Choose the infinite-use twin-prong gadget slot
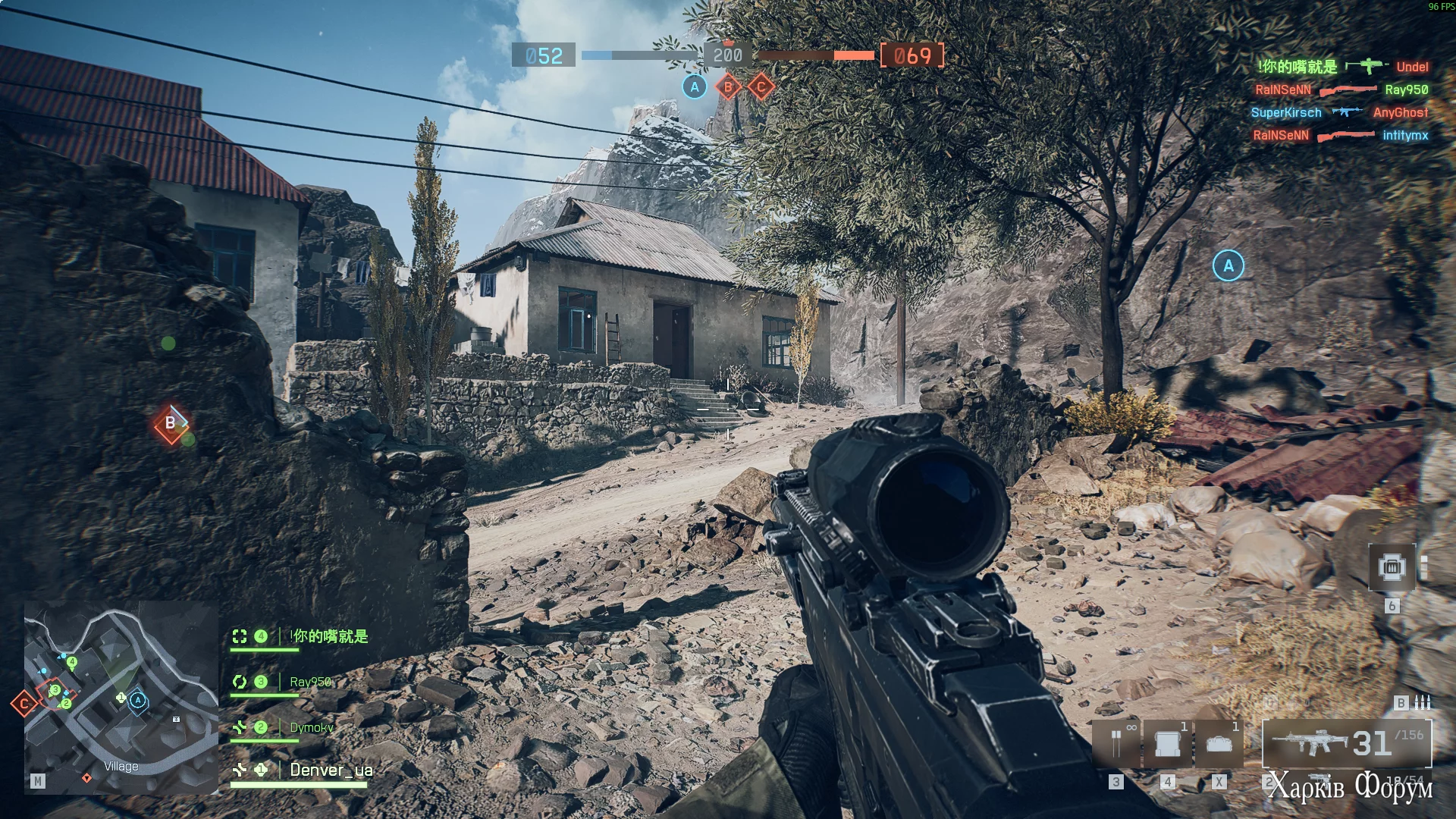The image size is (1456, 819). (1116, 744)
